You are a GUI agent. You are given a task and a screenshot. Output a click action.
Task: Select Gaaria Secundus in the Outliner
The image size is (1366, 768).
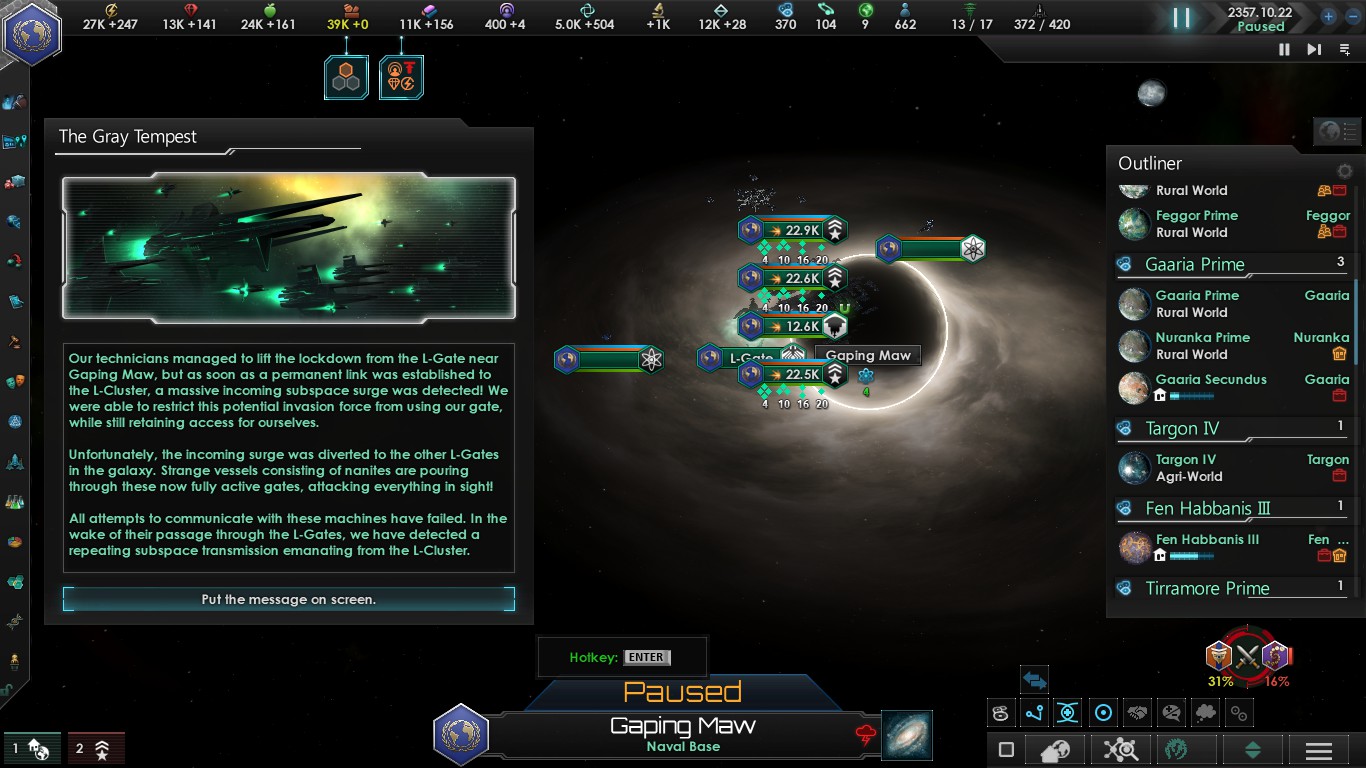click(1210, 380)
